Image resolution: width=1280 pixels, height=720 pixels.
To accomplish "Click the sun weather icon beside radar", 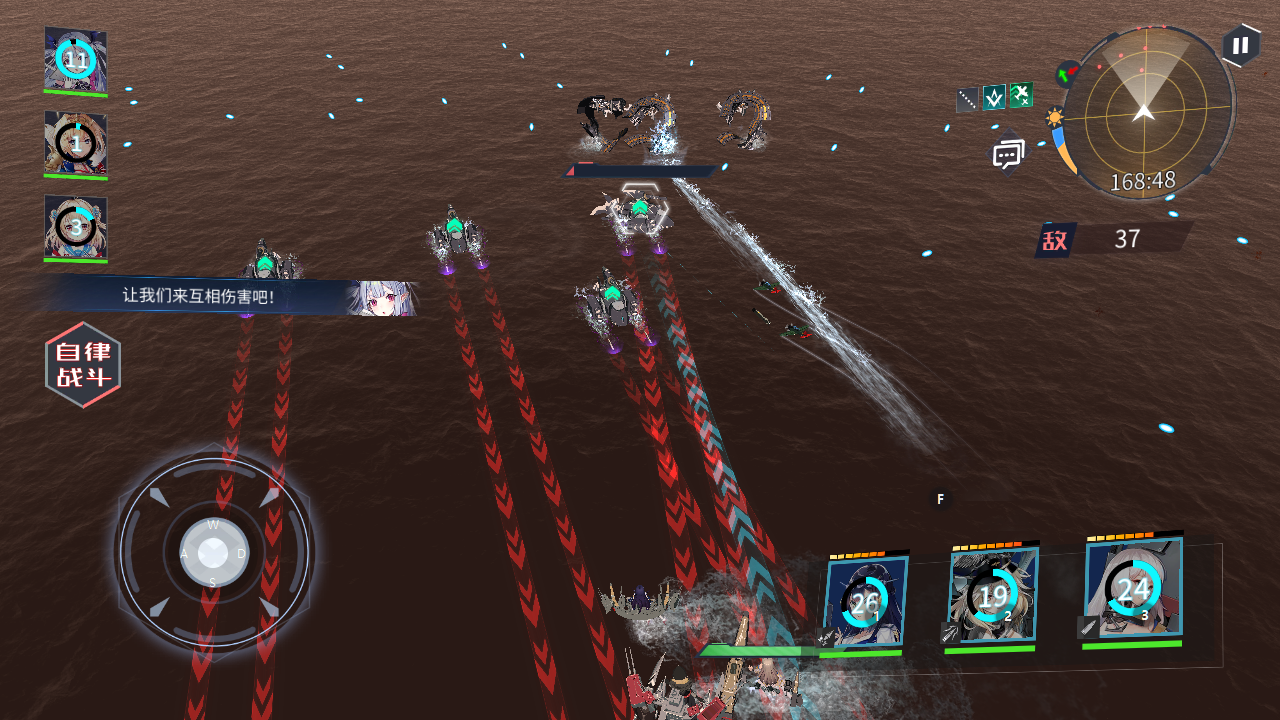I will [1054, 118].
